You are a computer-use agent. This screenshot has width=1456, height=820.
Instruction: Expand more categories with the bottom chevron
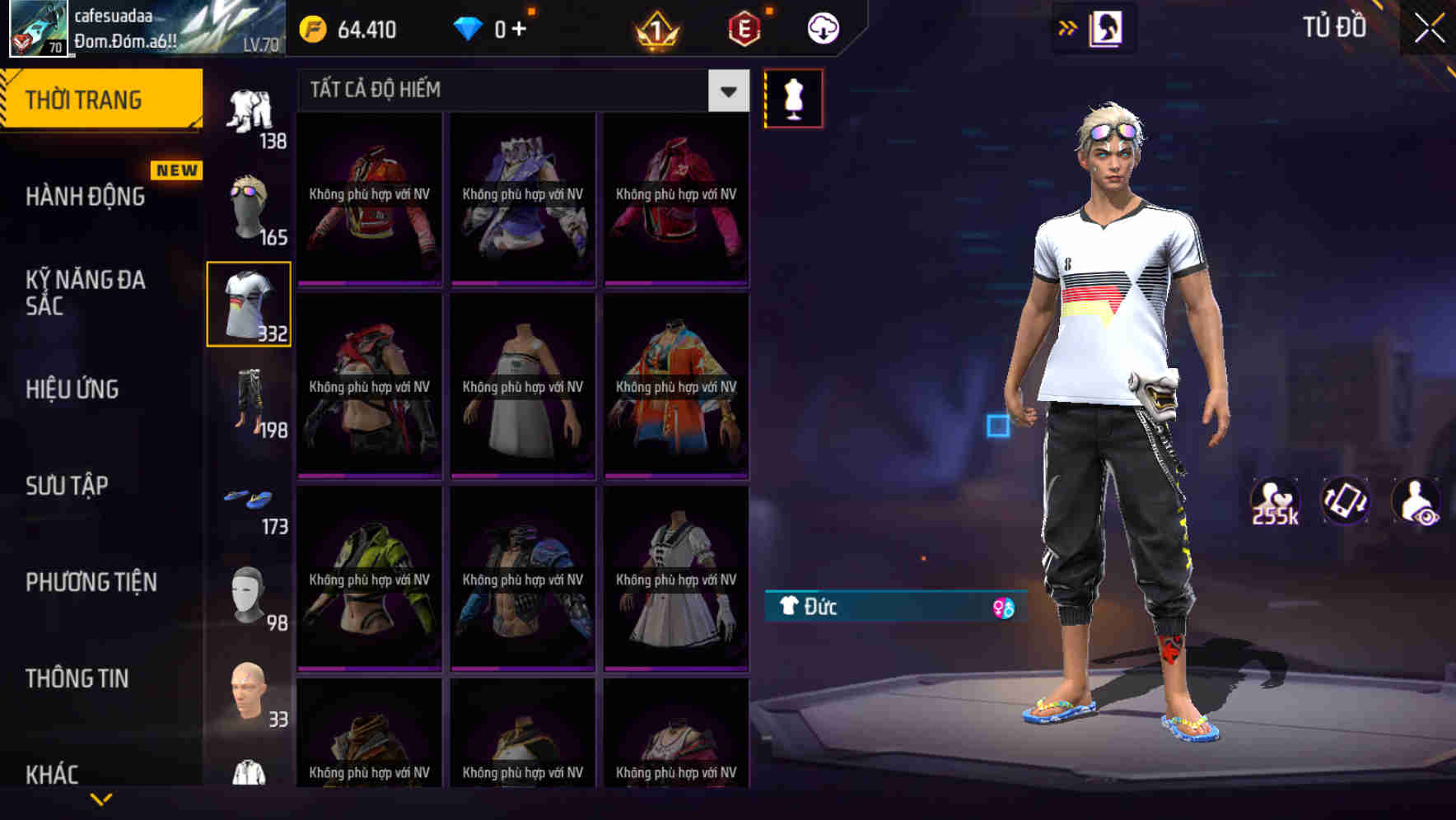pyautogui.click(x=103, y=797)
